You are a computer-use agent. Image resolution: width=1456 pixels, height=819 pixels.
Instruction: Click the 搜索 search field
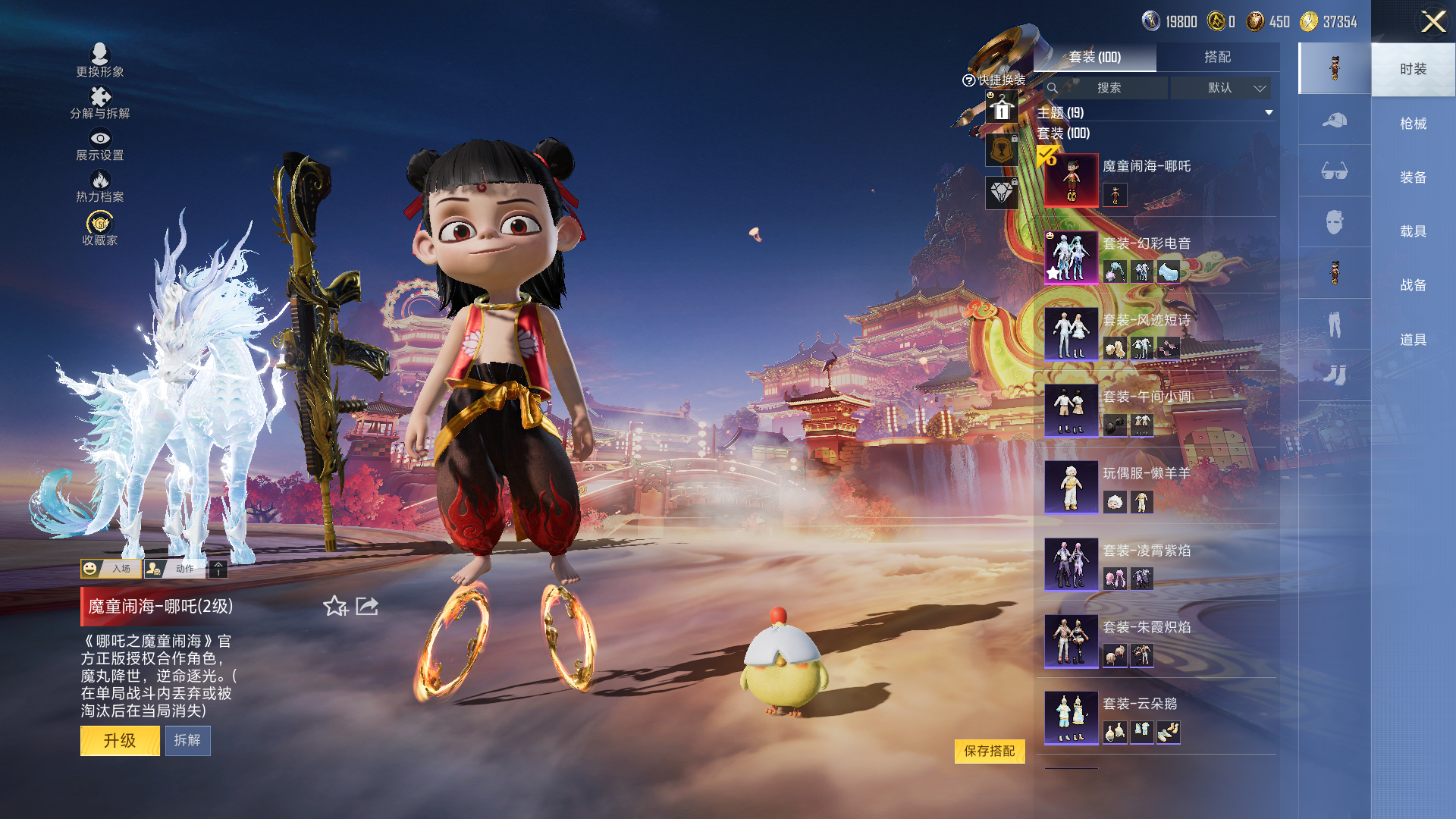pos(1109,88)
